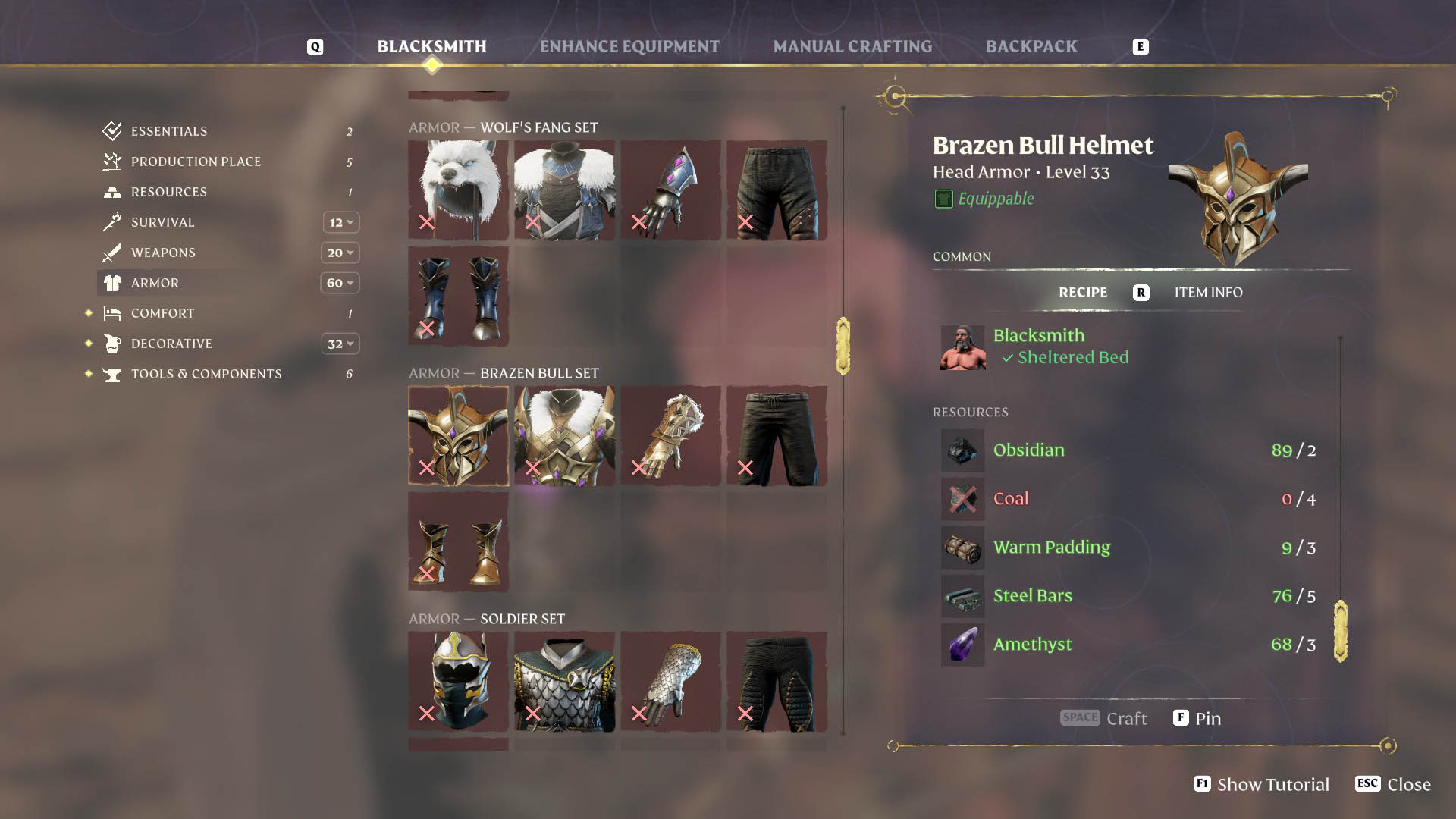Switch to the Enhance Equipment tab
Screen dimensions: 1456x819
point(629,47)
